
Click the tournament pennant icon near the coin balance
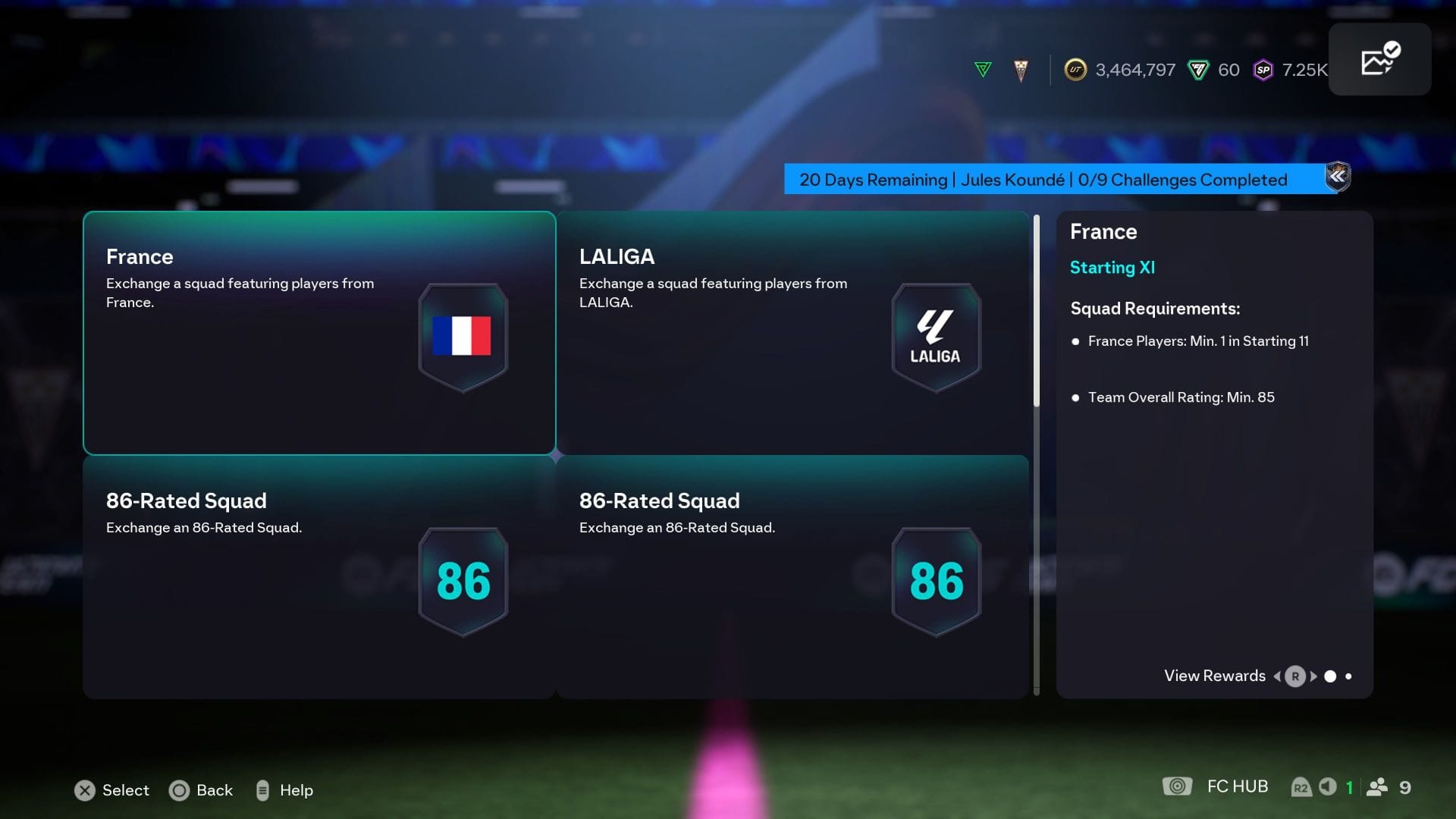pyautogui.click(x=1020, y=68)
